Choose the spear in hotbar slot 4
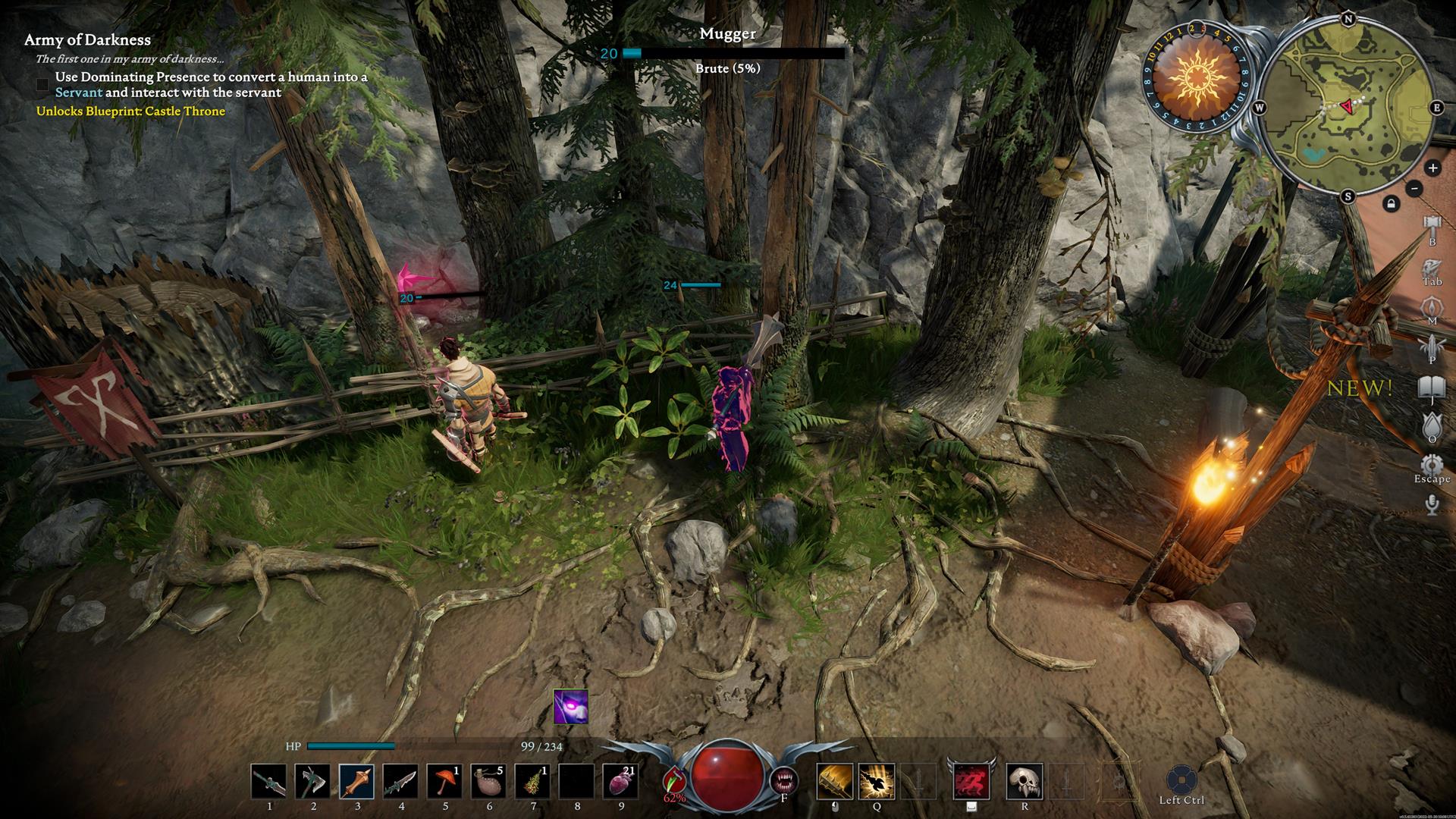 400,782
